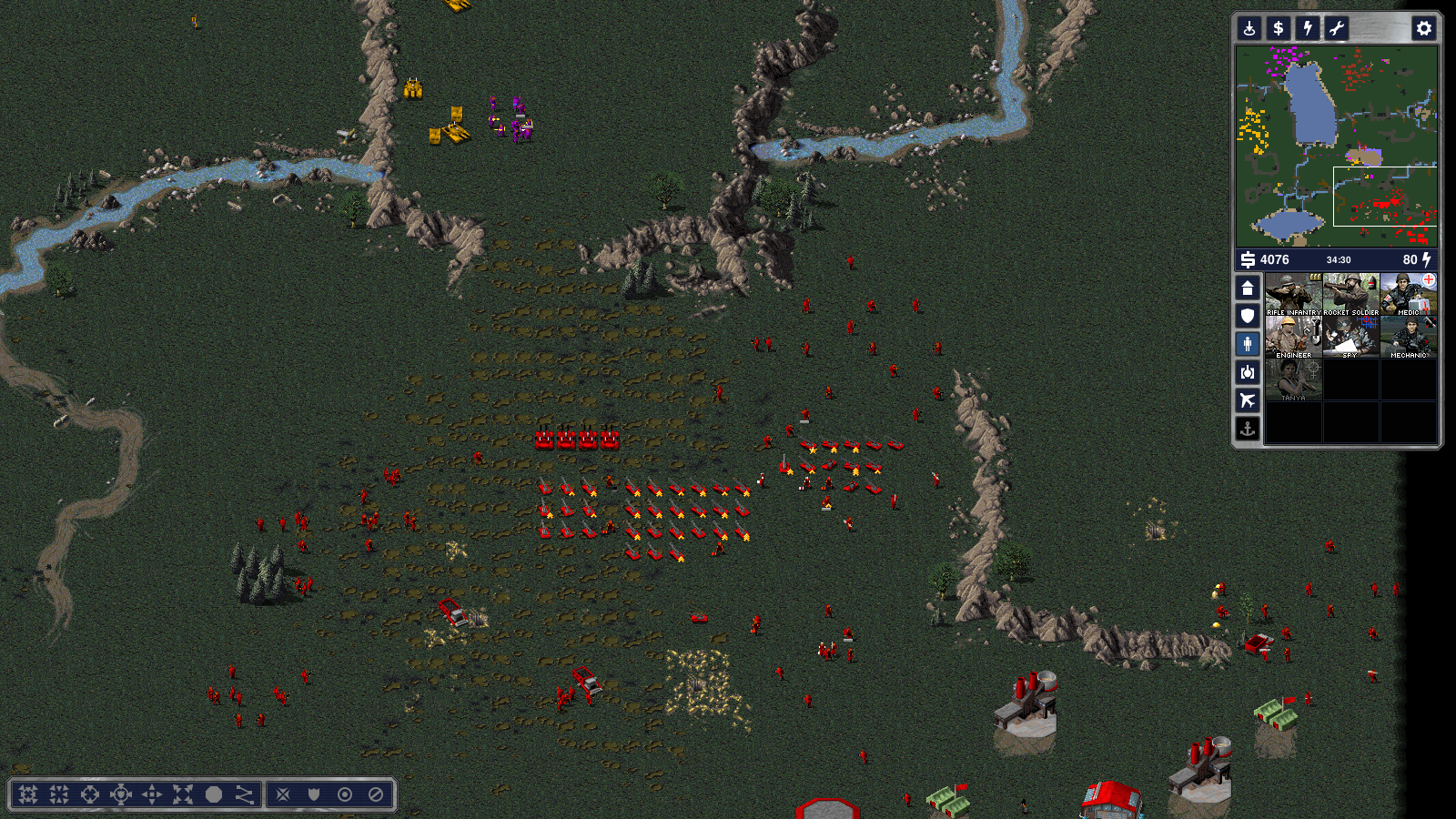The height and width of the screenshot is (819, 1456).
Task: Show the aircraft production tab
Action: pyautogui.click(x=1248, y=400)
